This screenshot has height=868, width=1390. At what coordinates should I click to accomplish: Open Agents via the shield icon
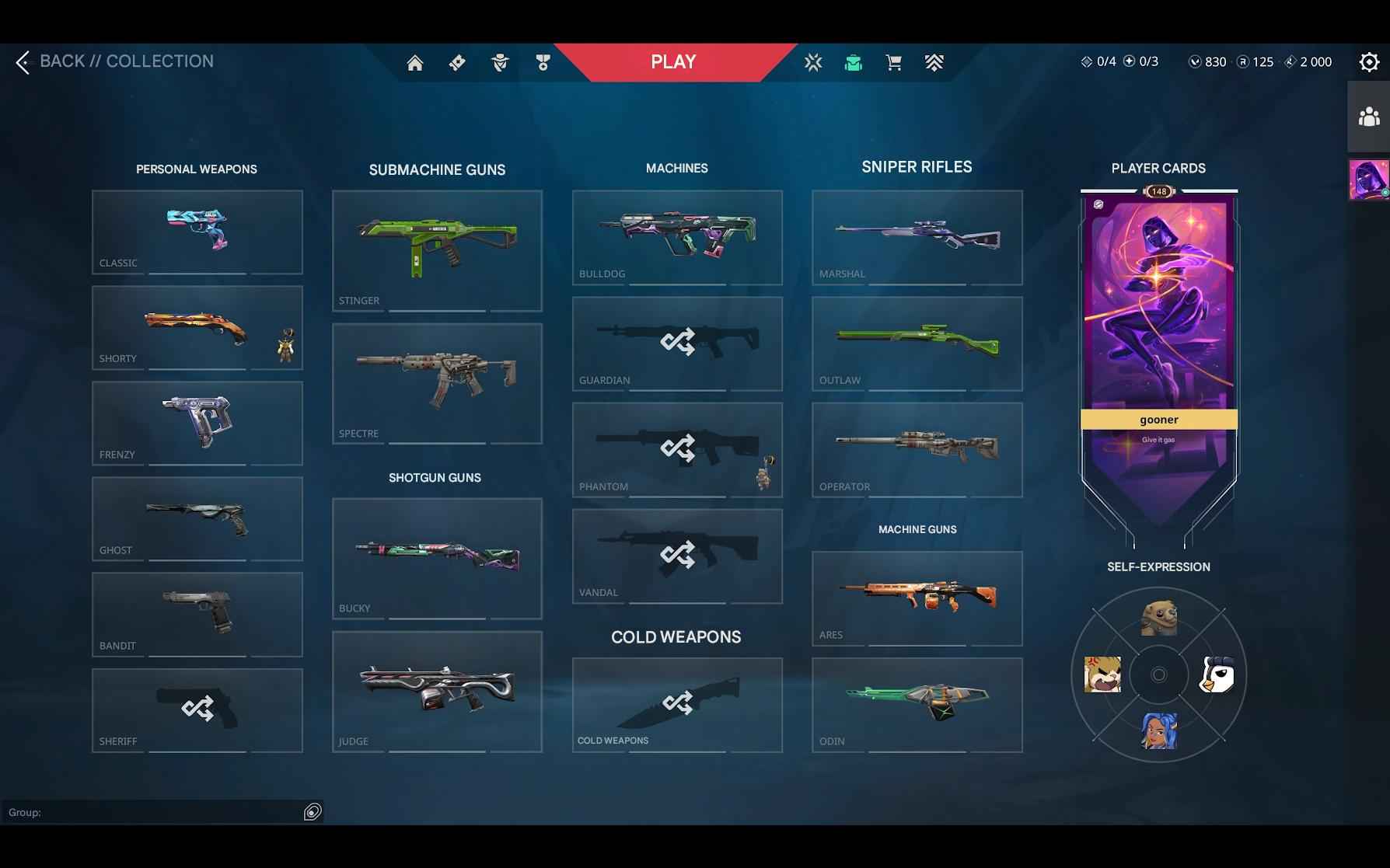coord(499,62)
